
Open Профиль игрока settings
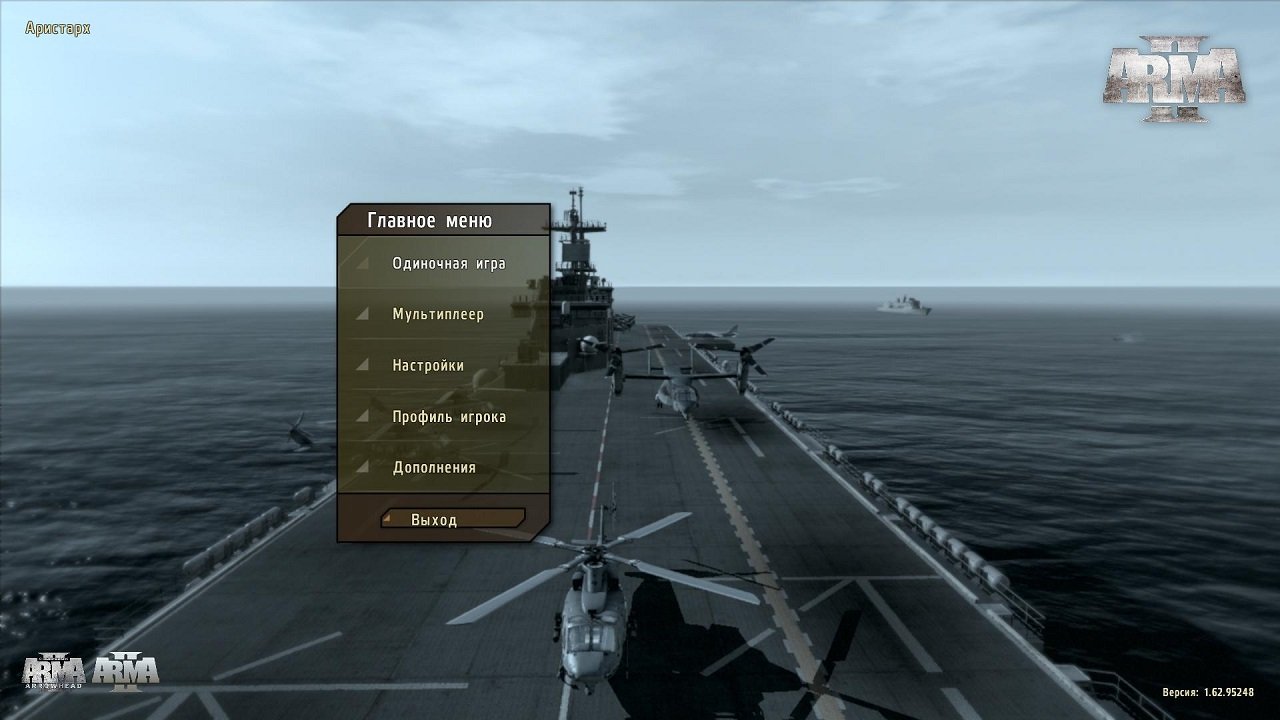[445, 415]
